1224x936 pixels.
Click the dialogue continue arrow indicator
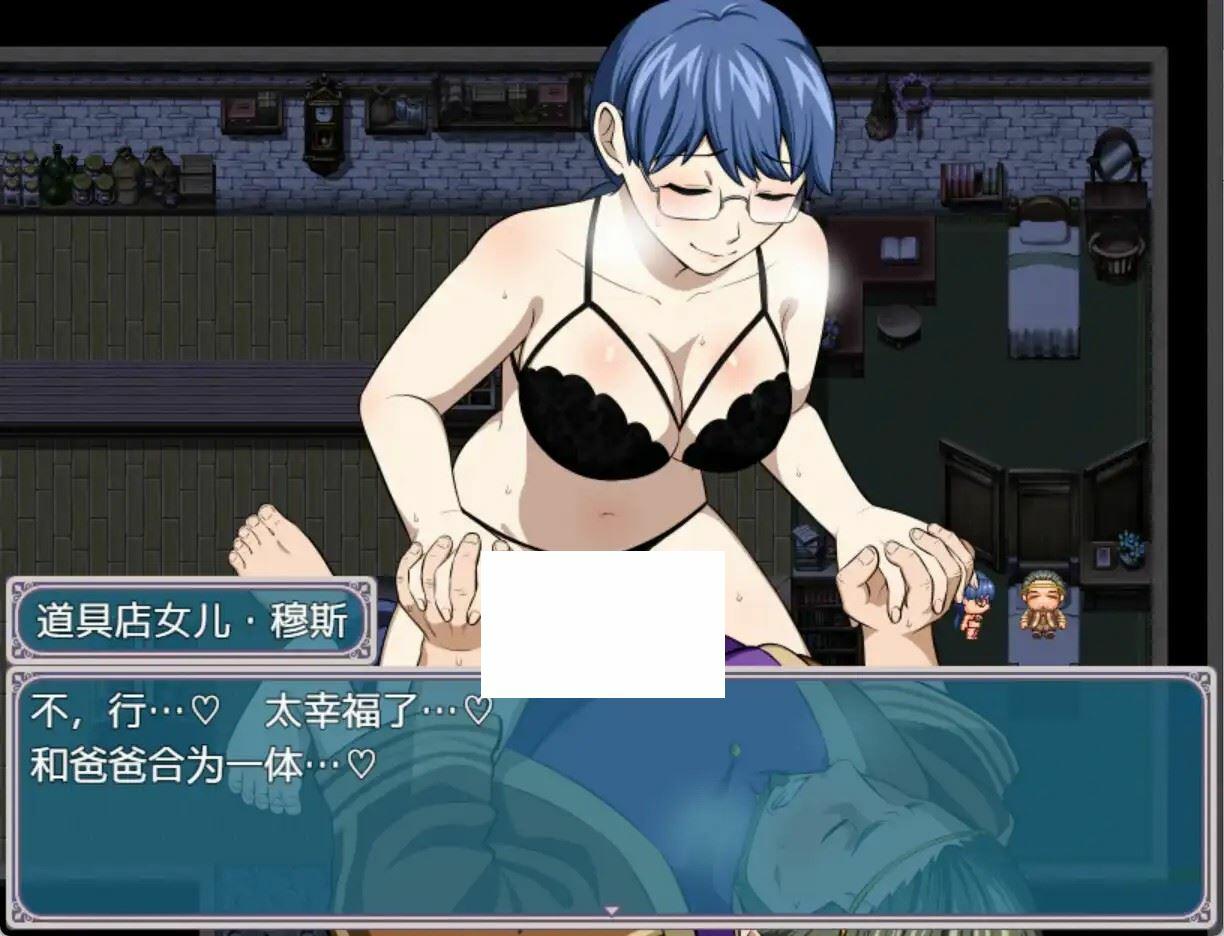pyautogui.click(x=612, y=910)
